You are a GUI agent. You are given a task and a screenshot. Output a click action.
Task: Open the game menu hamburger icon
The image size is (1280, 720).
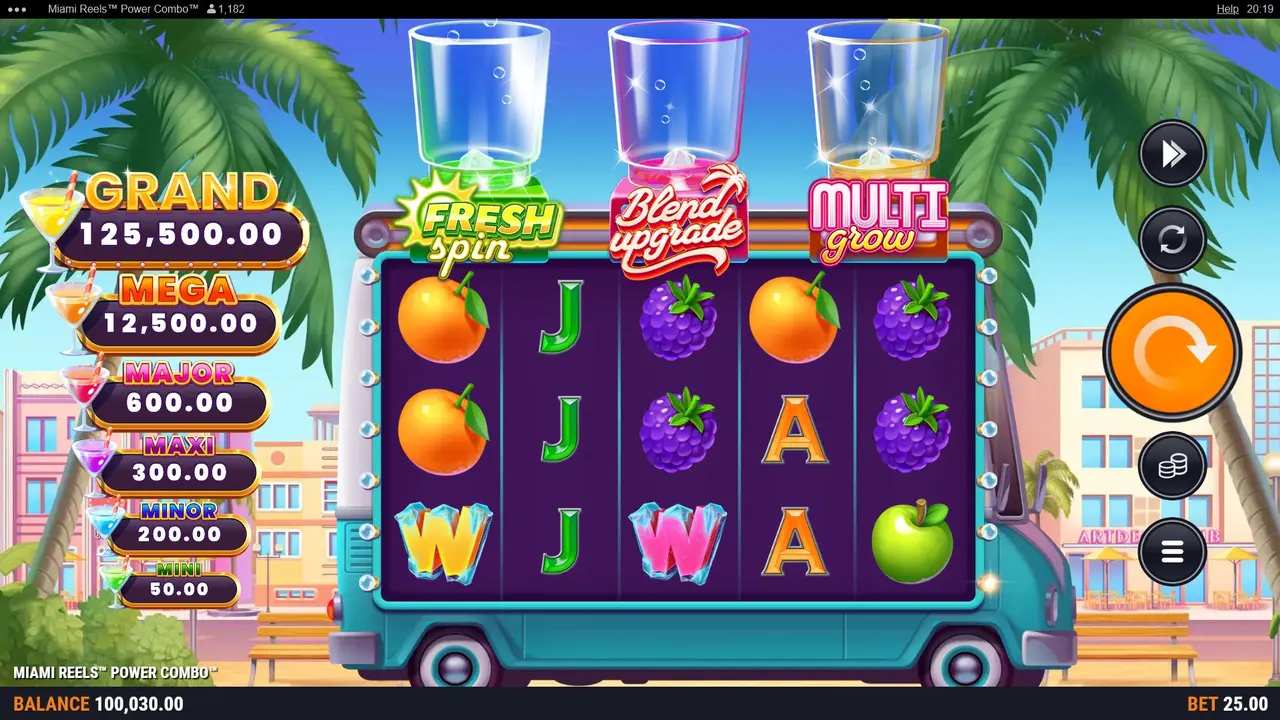pyautogui.click(x=1171, y=553)
